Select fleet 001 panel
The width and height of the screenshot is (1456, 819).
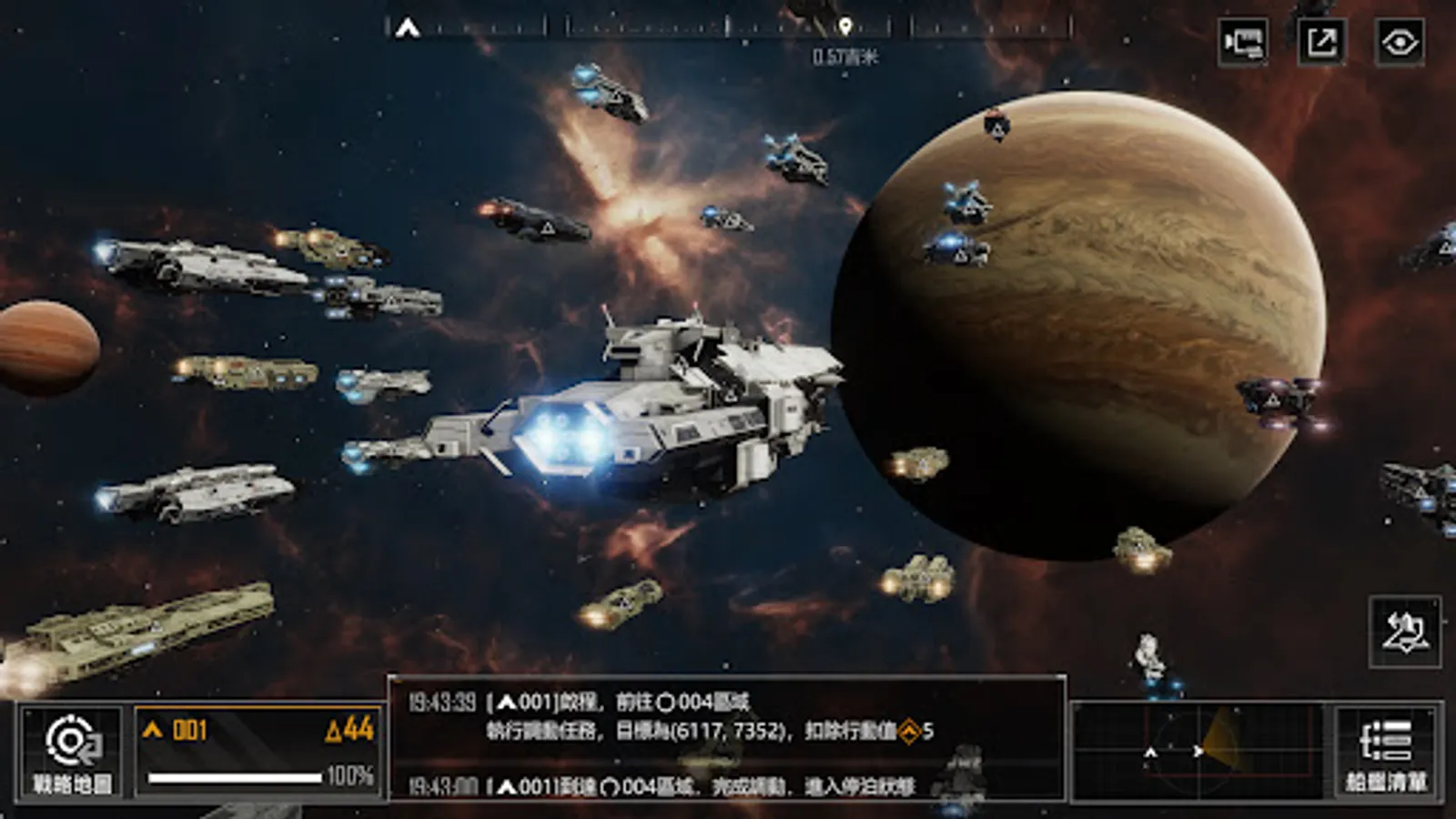pyautogui.click(x=258, y=753)
